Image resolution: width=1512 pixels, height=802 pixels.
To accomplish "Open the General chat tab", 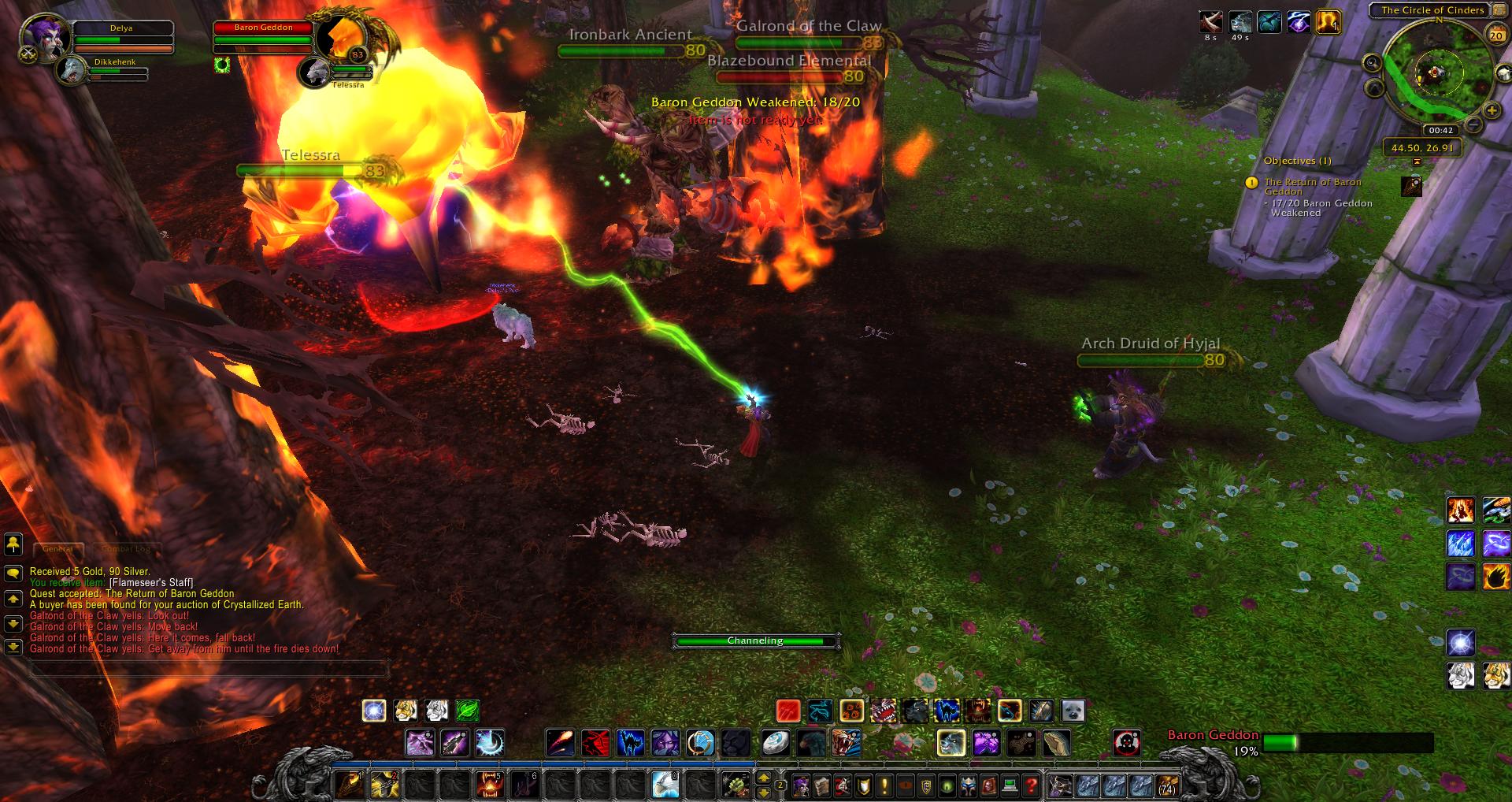I will 57,548.
